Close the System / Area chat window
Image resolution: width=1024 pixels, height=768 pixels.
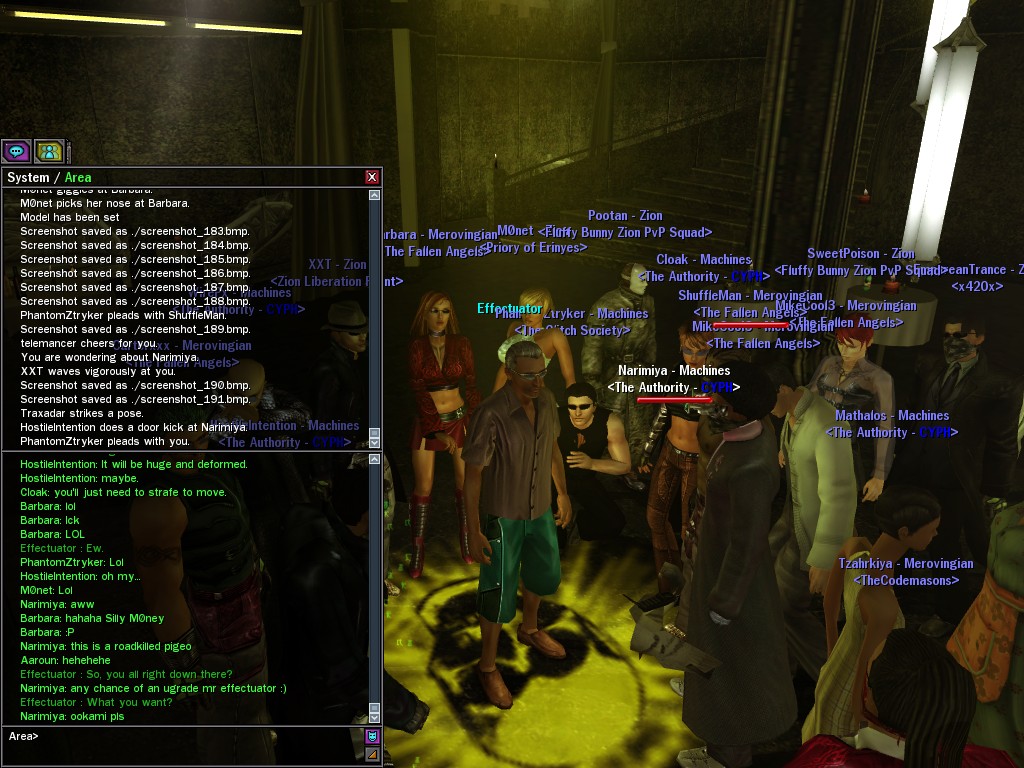click(x=372, y=177)
